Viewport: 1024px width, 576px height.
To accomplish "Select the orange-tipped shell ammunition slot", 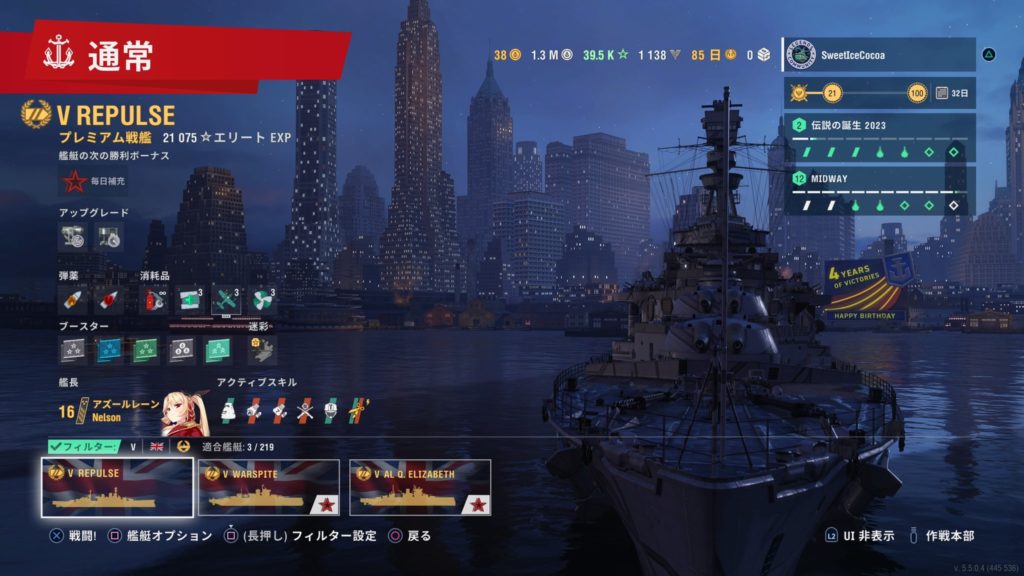I will [73, 300].
